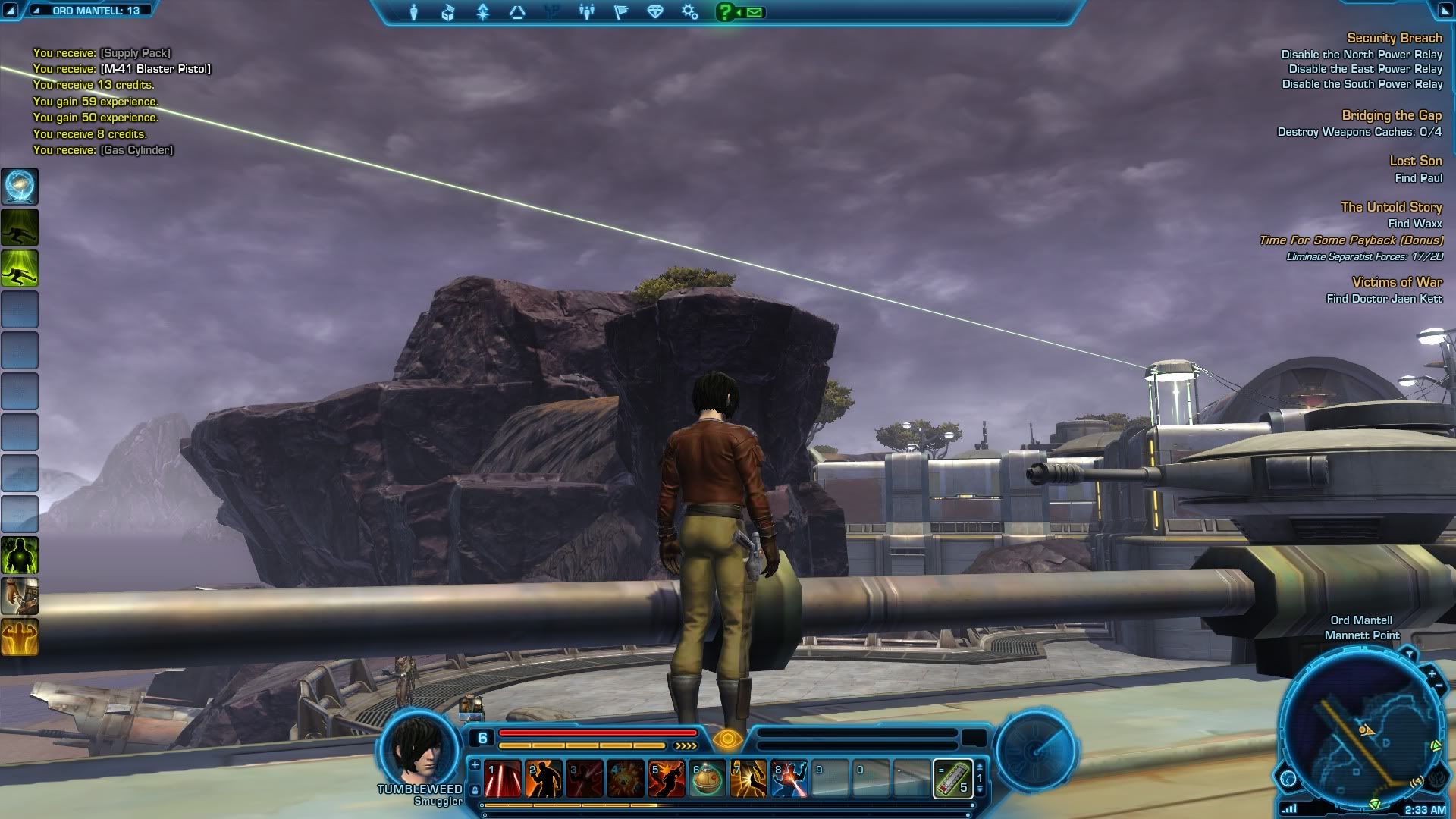Open the green mail envelope icon
1456x819 pixels.
[755, 12]
